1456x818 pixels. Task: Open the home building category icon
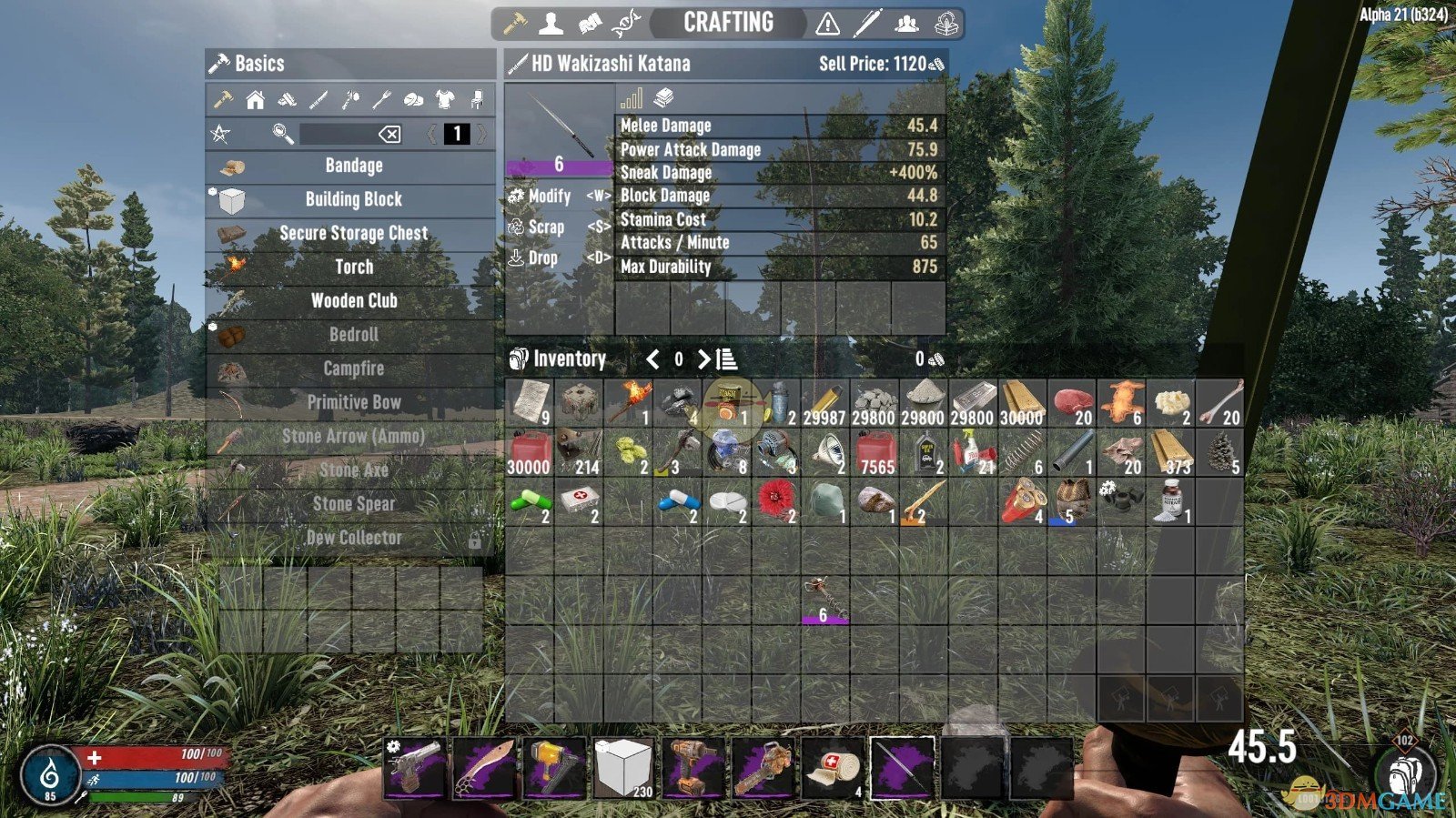256,100
